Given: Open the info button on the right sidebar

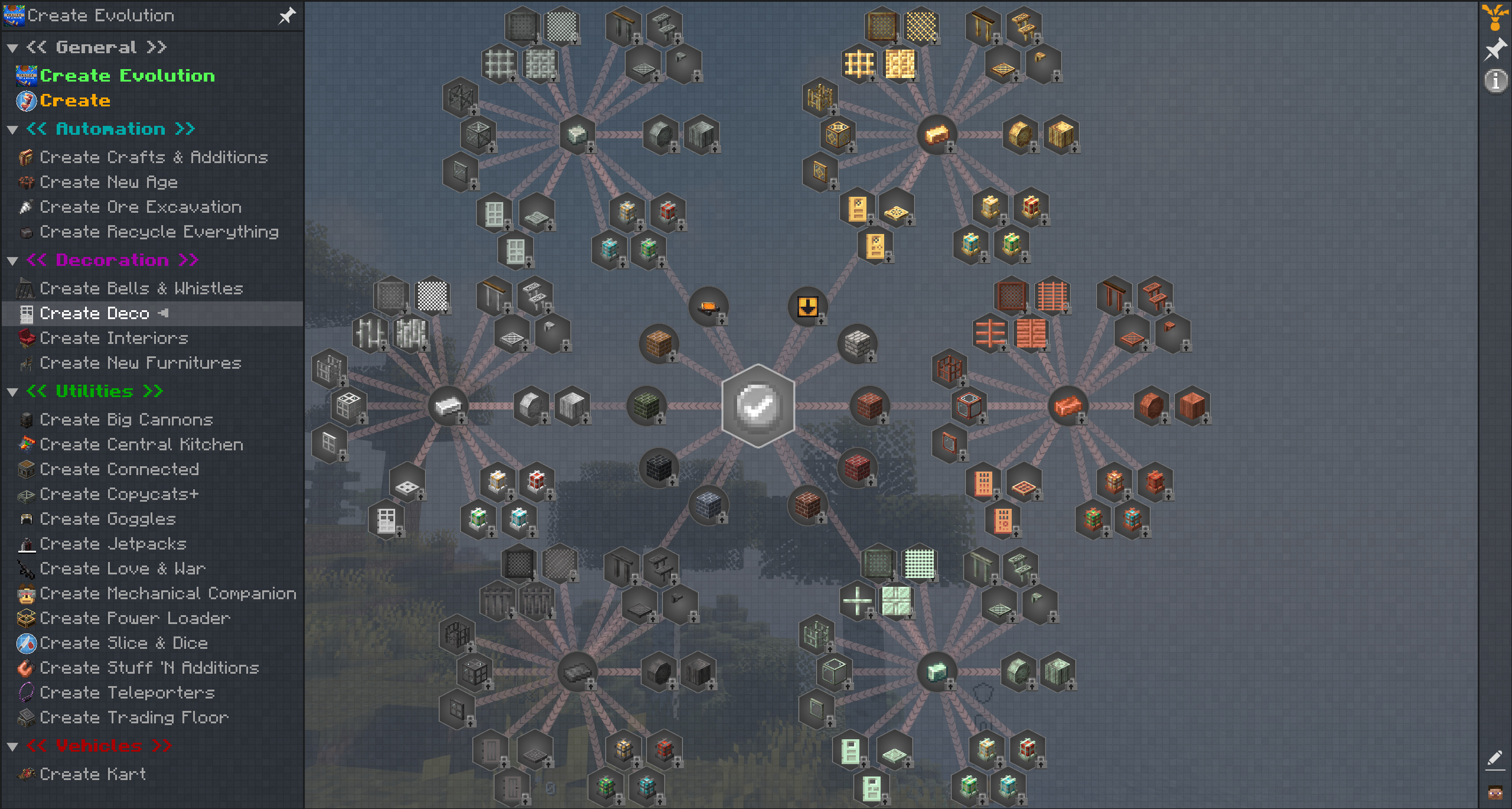Looking at the screenshot, I should [1495, 81].
